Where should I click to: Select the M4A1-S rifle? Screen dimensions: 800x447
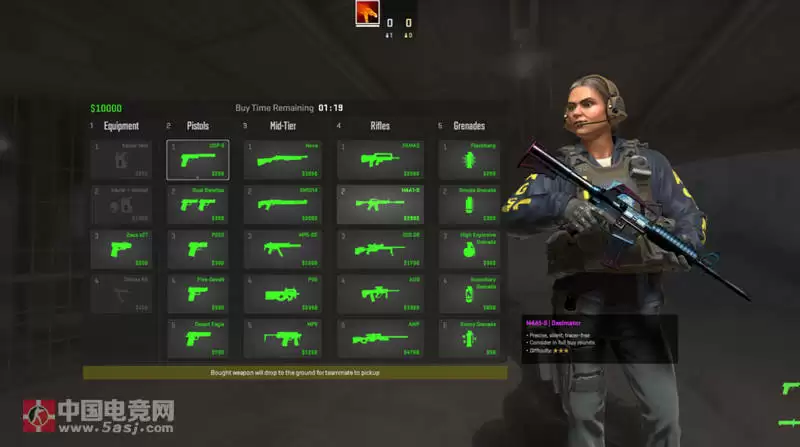tap(380, 204)
